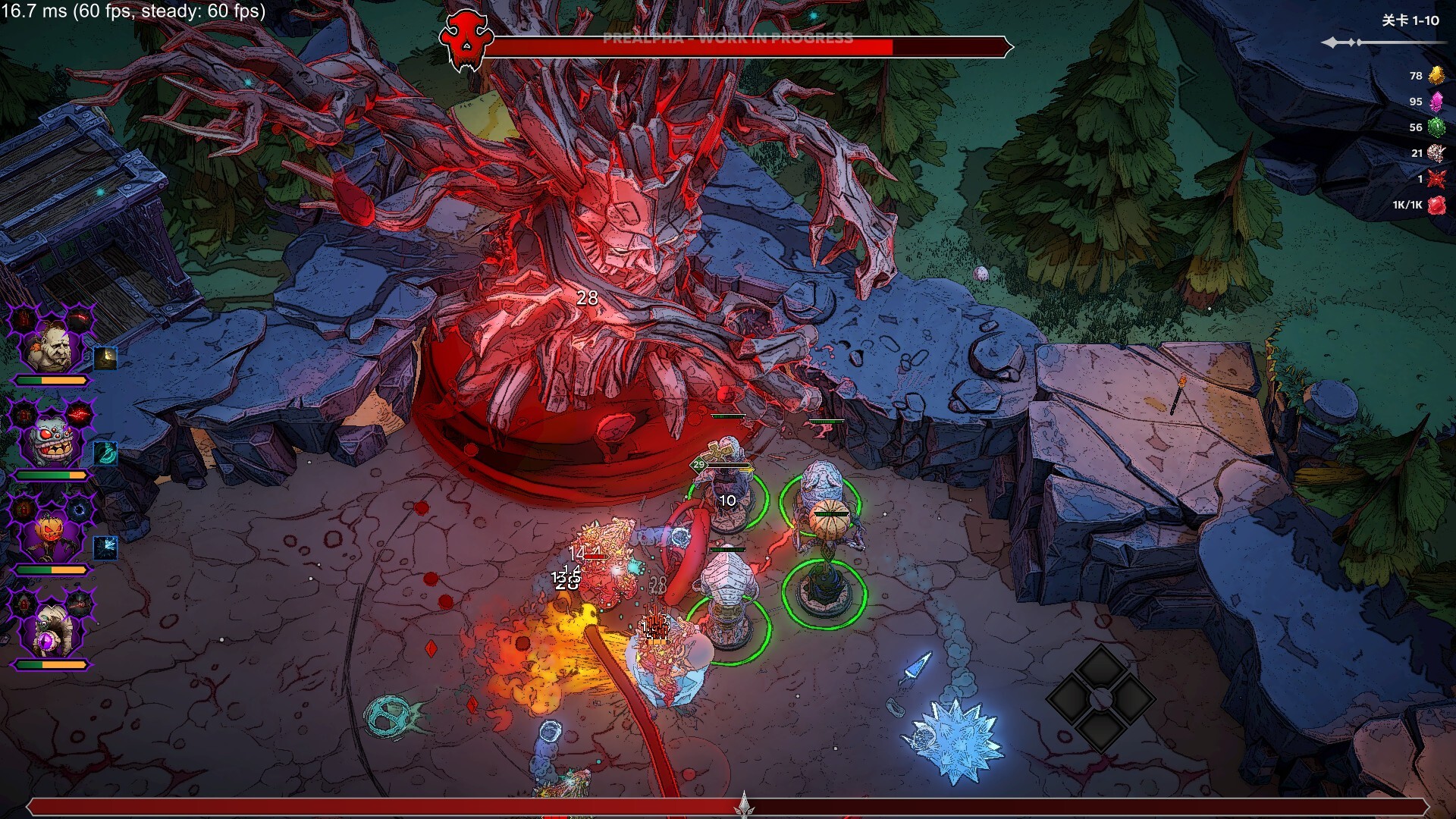Viewport: 1456px width, 819px height.
Task: Activate the ice shard ability icon
Action: point(105,548)
